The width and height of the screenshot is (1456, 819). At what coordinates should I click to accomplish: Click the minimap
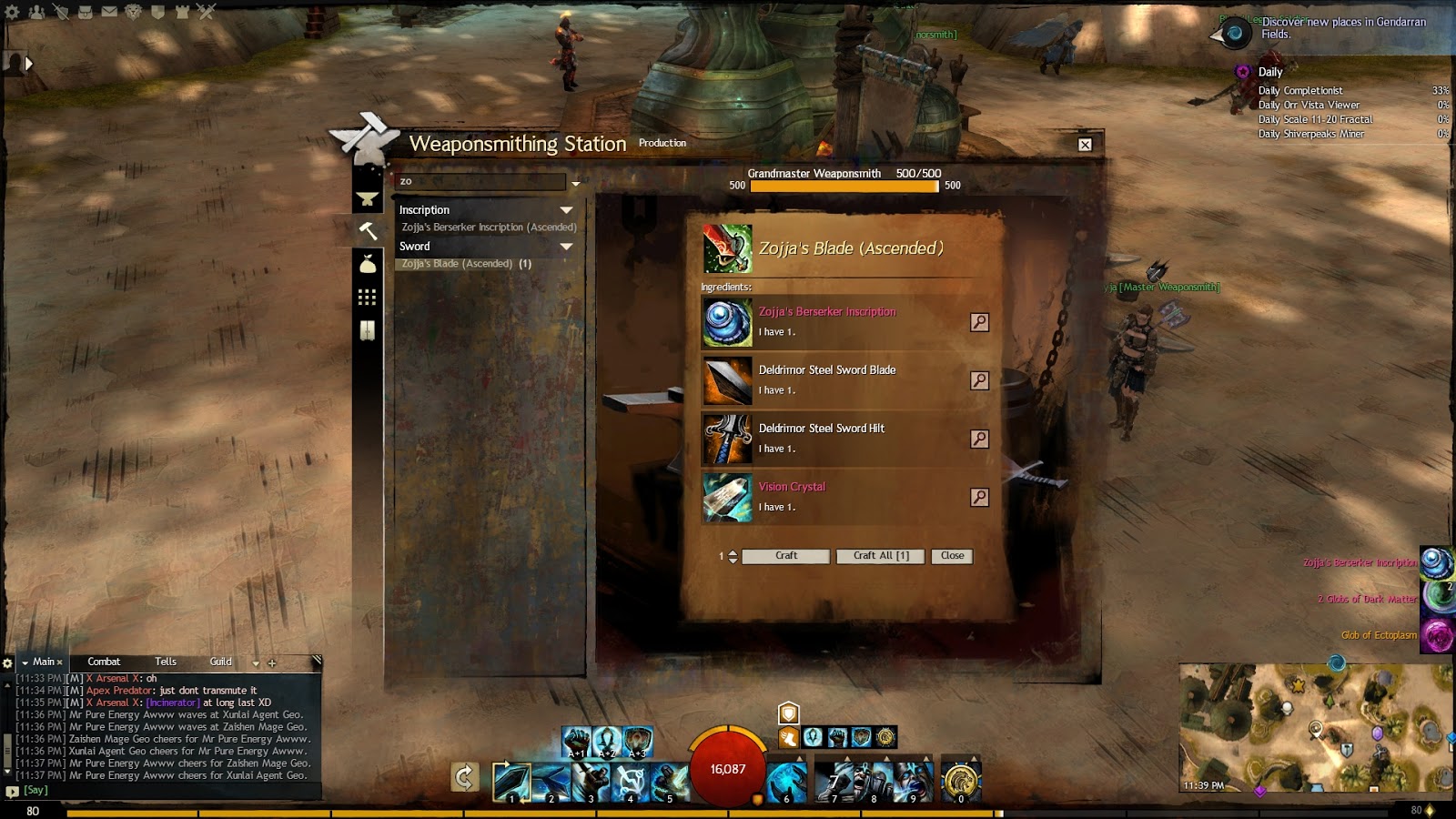1316,728
